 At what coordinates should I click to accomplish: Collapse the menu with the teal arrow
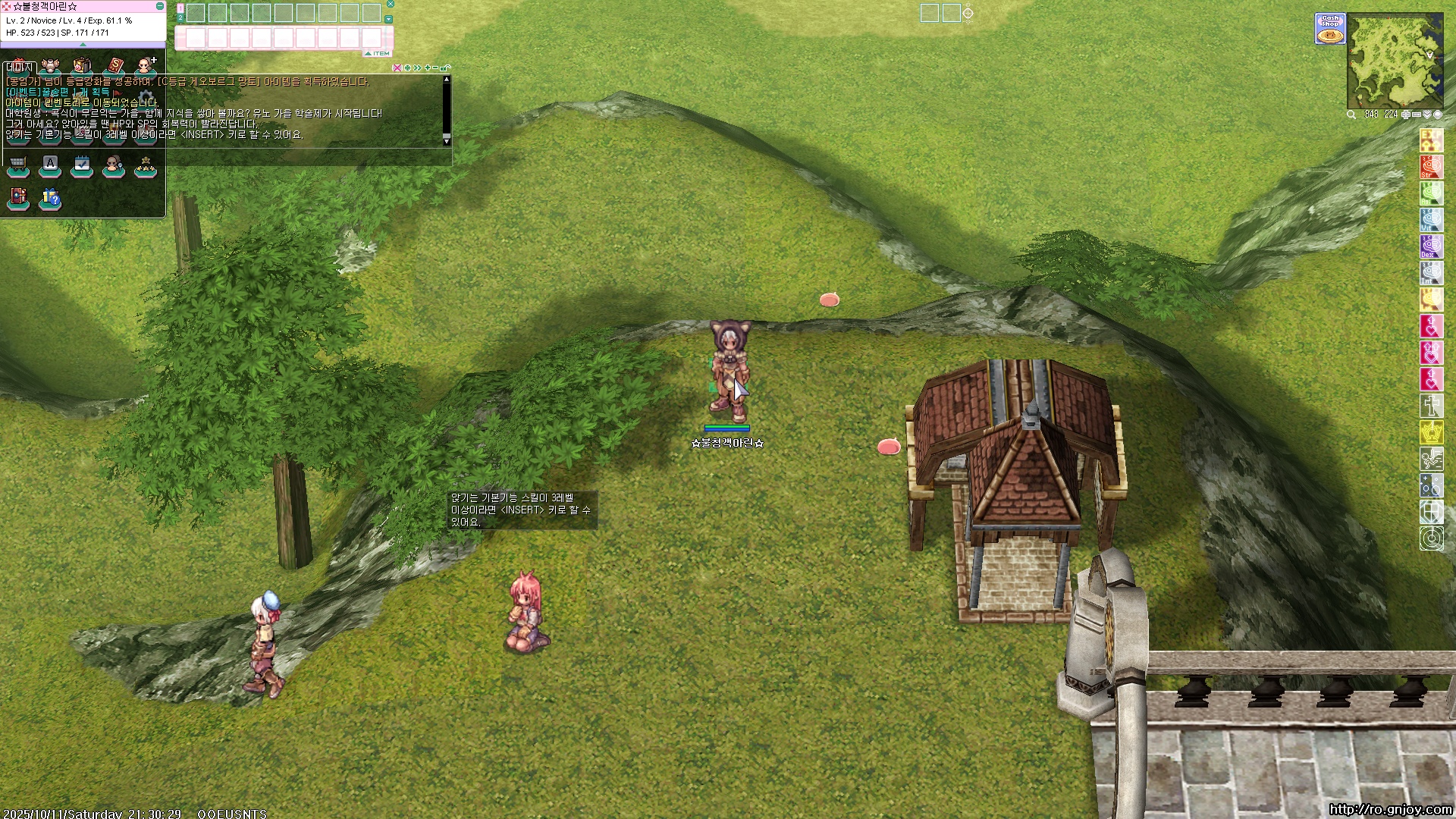click(83, 45)
